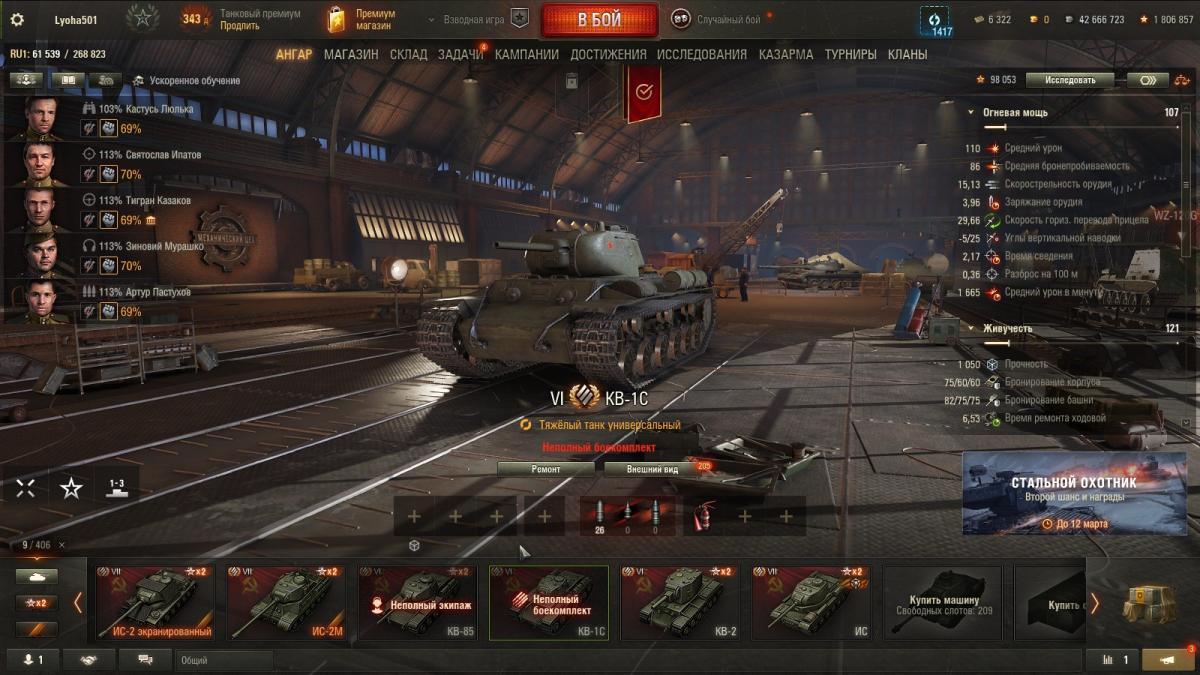Open the Премиум магазин
The width and height of the screenshot is (1200, 675).
[362, 20]
